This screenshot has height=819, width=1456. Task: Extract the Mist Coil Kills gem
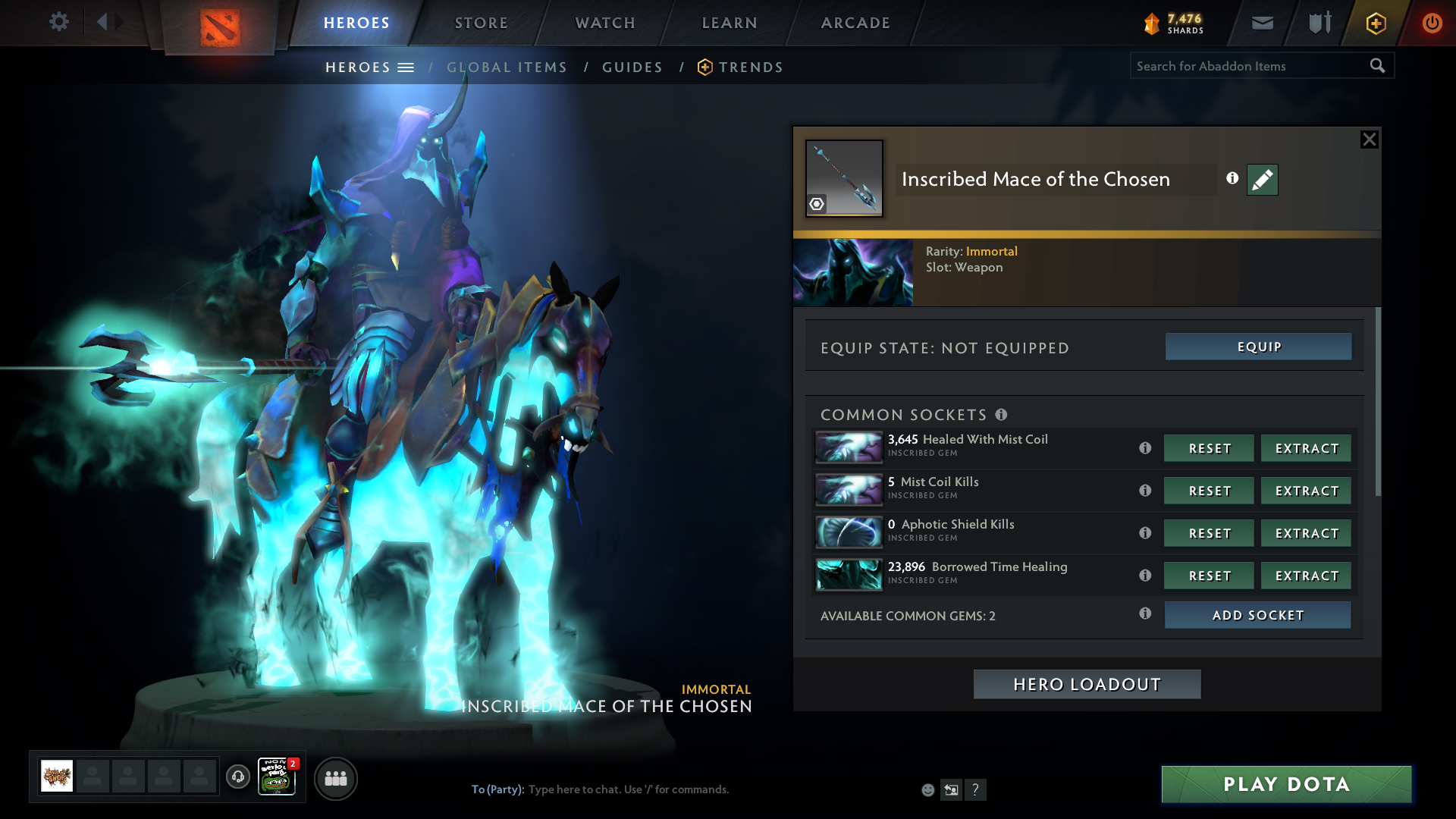(x=1306, y=491)
